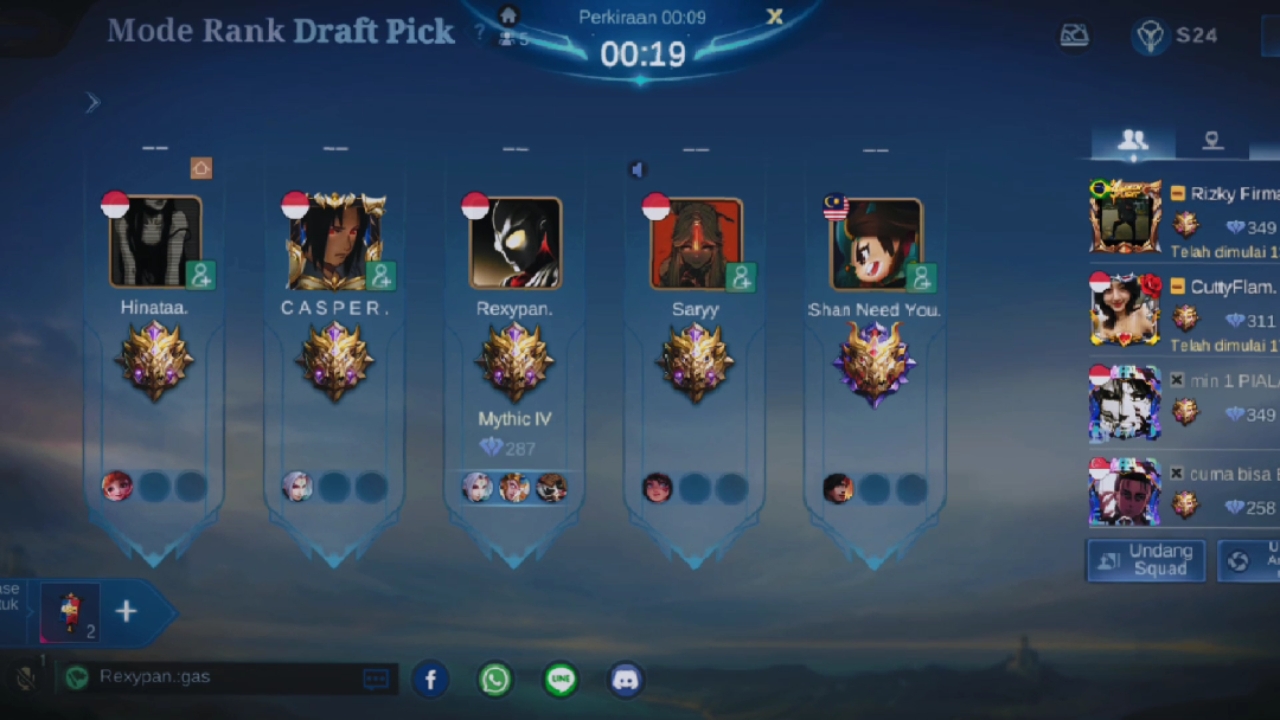The image size is (1280, 720).
Task: Click the Undang Squad button
Action: (x=1146, y=560)
